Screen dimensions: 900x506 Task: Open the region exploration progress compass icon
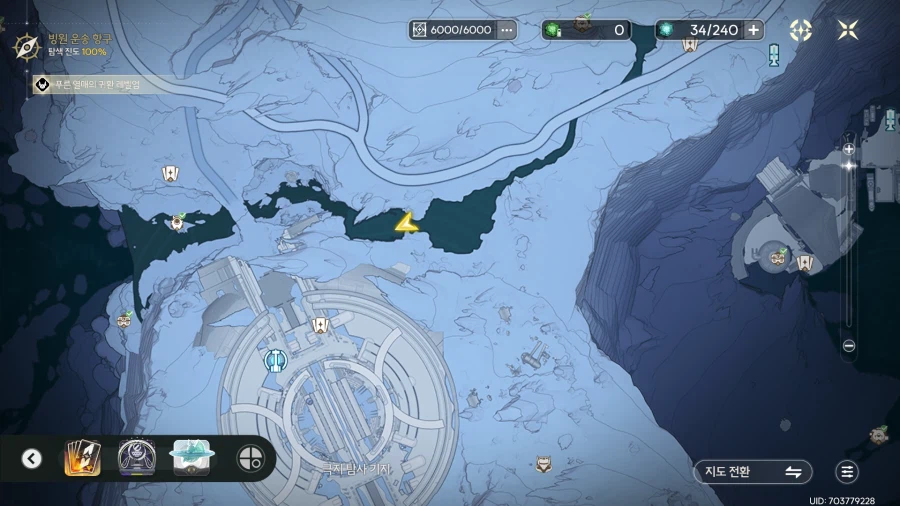pos(26,45)
